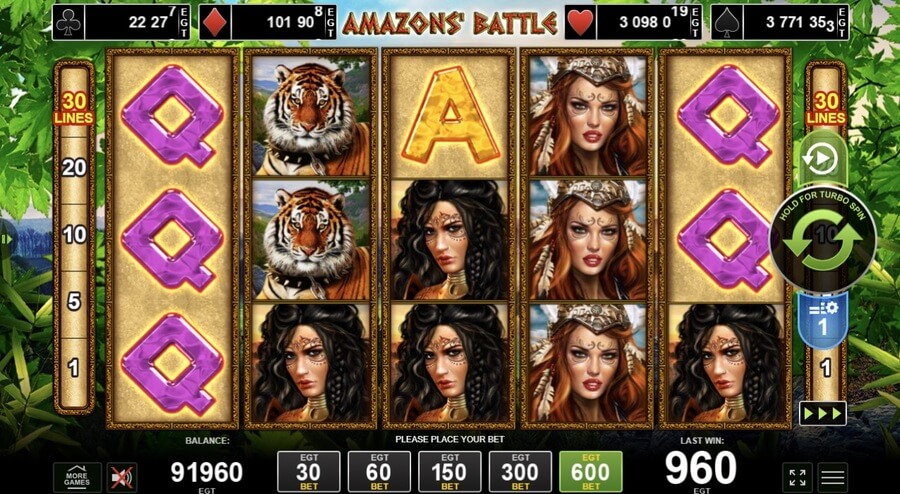The height and width of the screenshot is (494, 900).
Task: Select 30 lines on the left selector
Action: [x=74, y=108]
